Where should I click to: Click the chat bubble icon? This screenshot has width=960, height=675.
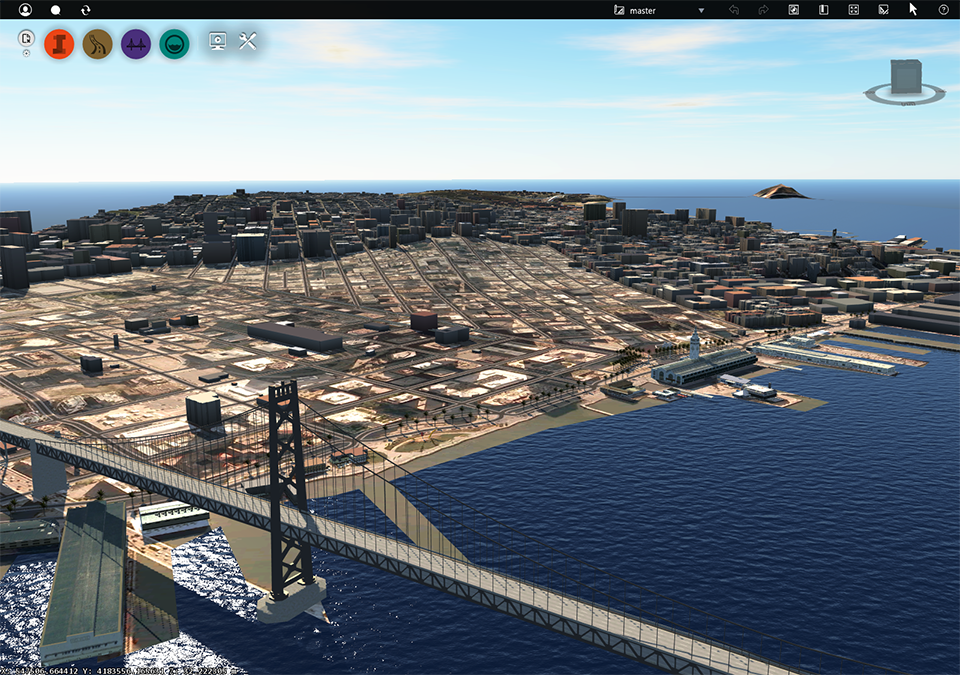pos(56,10)
